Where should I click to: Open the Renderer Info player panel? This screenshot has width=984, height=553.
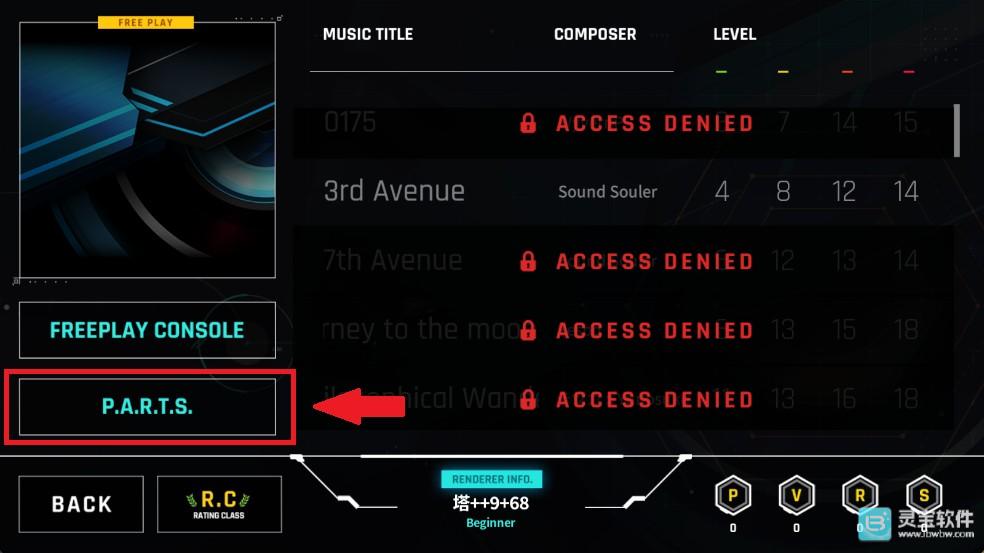(491, 502)
